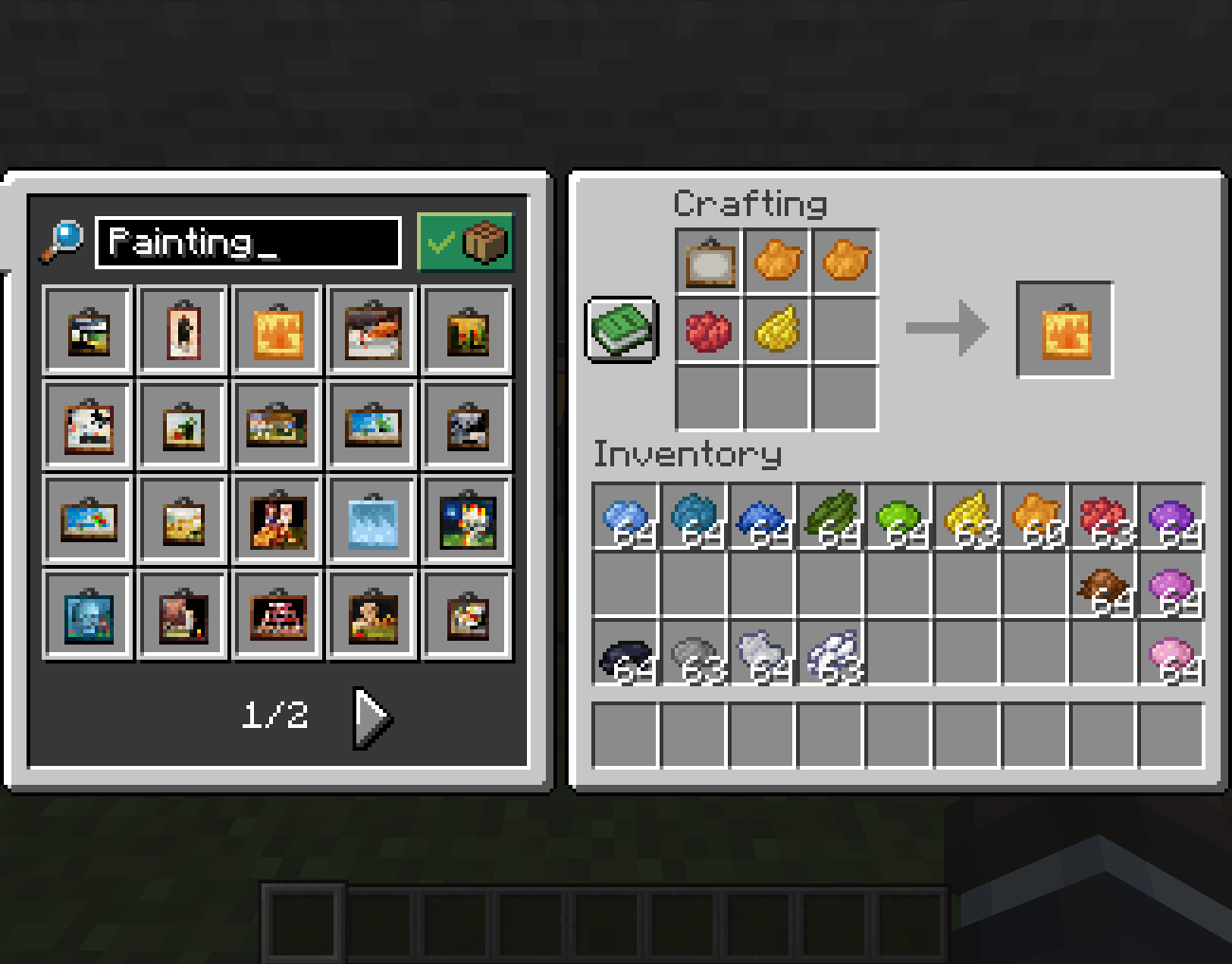Remove the yellow dye from the crafting grid
Image resolution: width=1232 pixels, height=964 pixels.
point(777,331)
